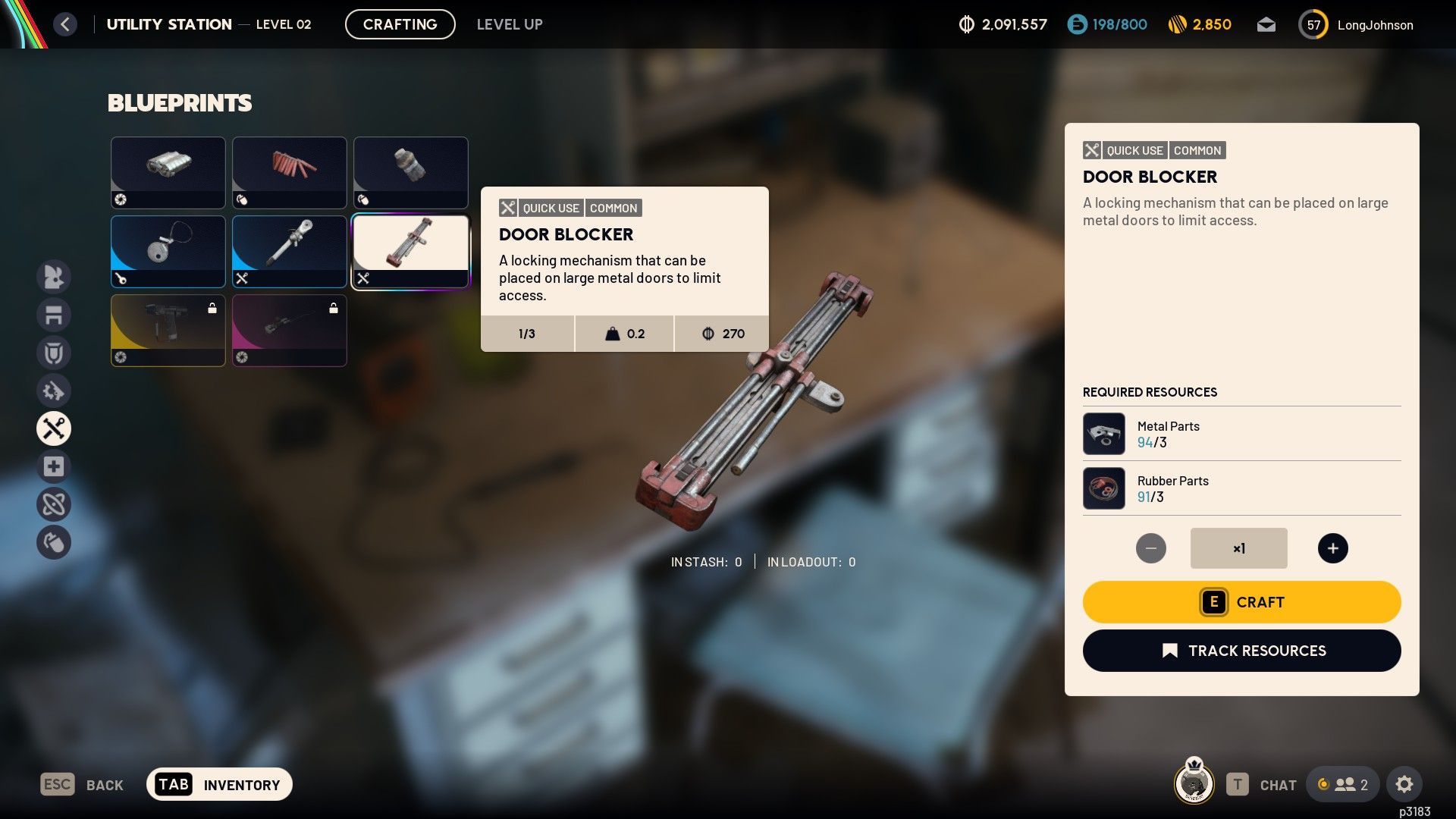Switch to the Level Up tab
This screenshot has width=1456, height=819.
(x=510, y=24)
